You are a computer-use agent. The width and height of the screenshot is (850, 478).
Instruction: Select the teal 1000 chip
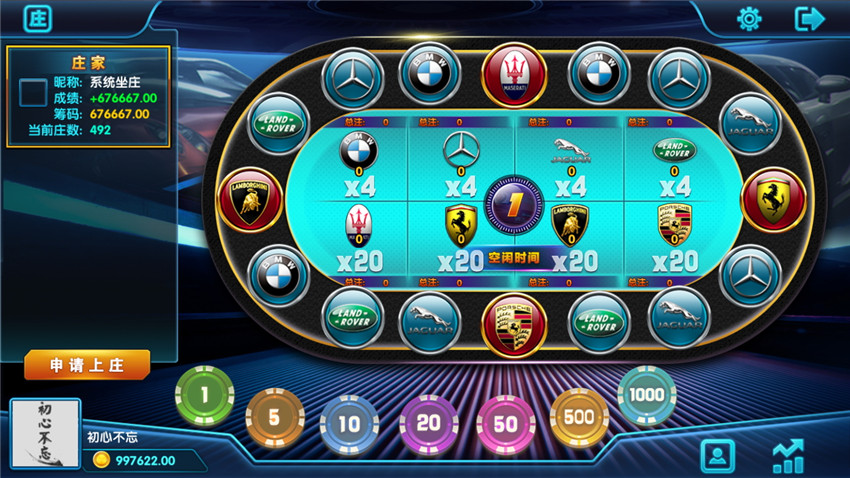647,395
